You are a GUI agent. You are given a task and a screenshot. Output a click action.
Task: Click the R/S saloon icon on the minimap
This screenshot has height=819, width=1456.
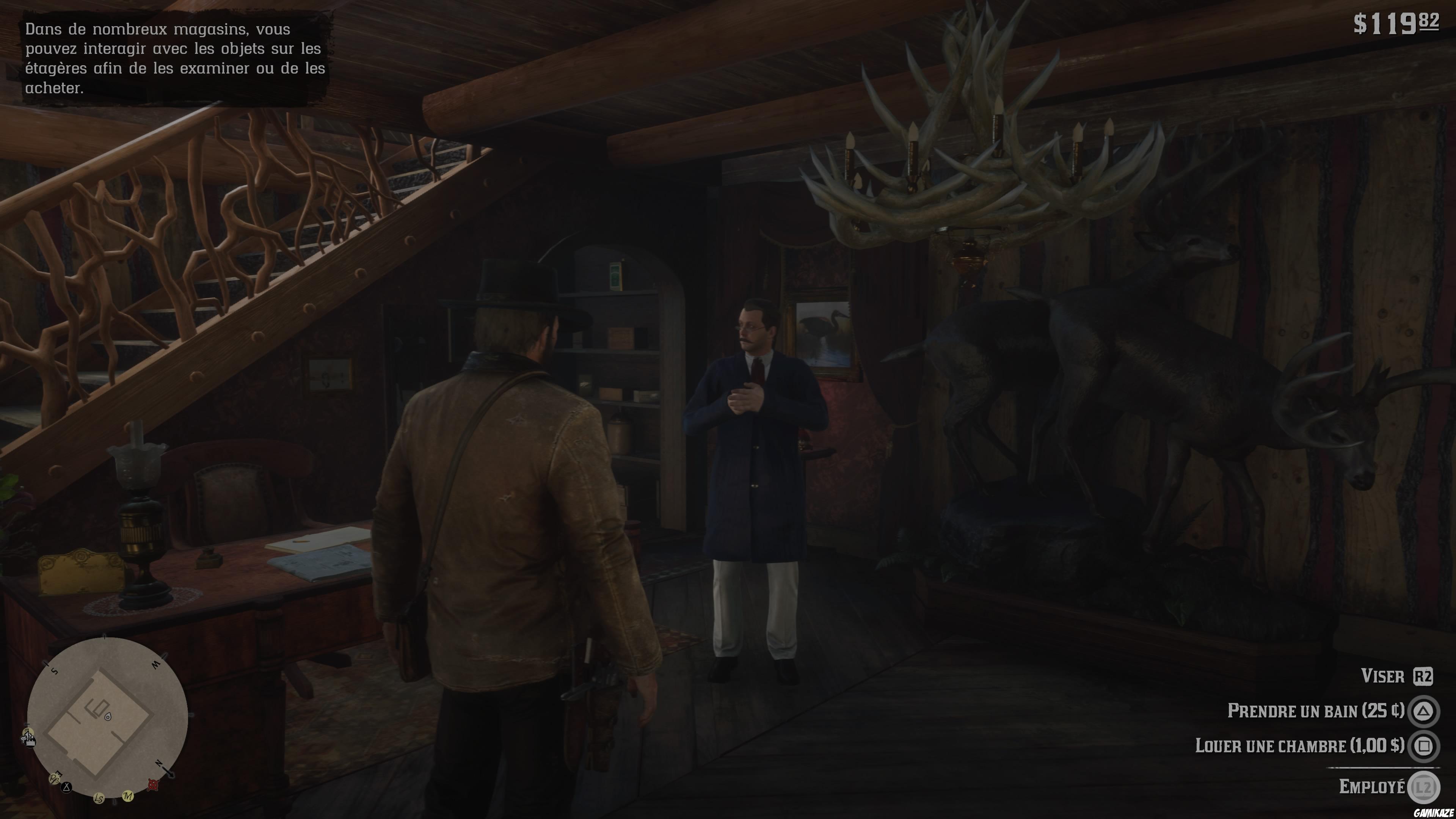click(54, 779)
